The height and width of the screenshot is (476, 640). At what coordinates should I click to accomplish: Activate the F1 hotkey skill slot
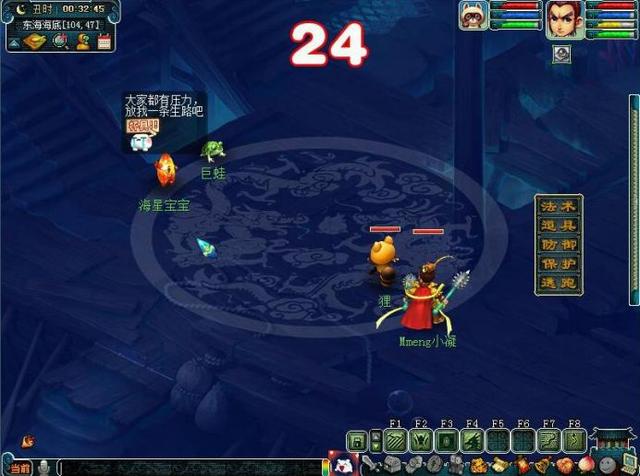[x=395, y=440]
